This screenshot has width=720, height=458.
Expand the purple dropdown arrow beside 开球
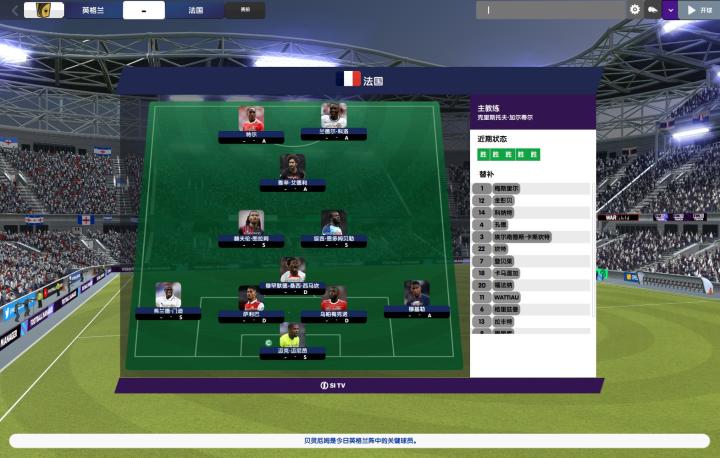click(x=669, y=10)
